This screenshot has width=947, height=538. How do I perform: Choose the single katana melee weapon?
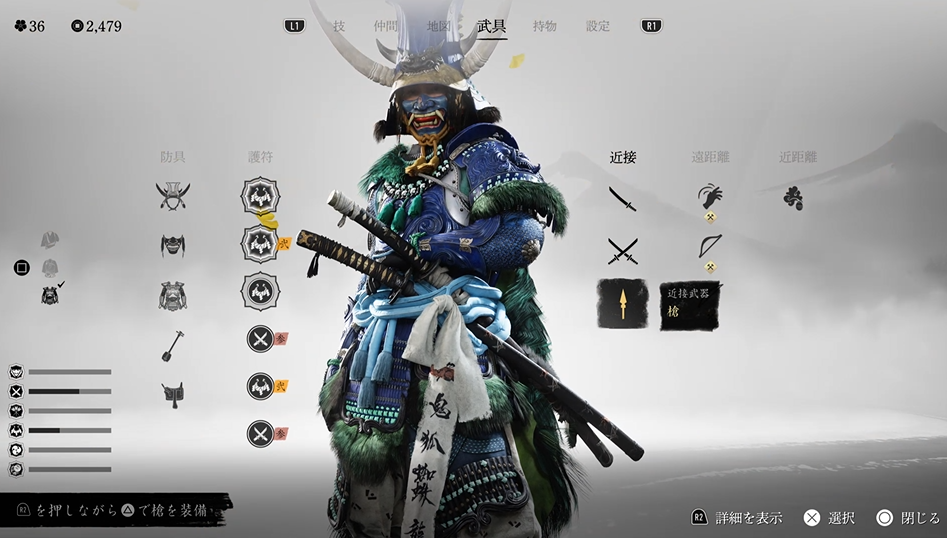point(623,198)
